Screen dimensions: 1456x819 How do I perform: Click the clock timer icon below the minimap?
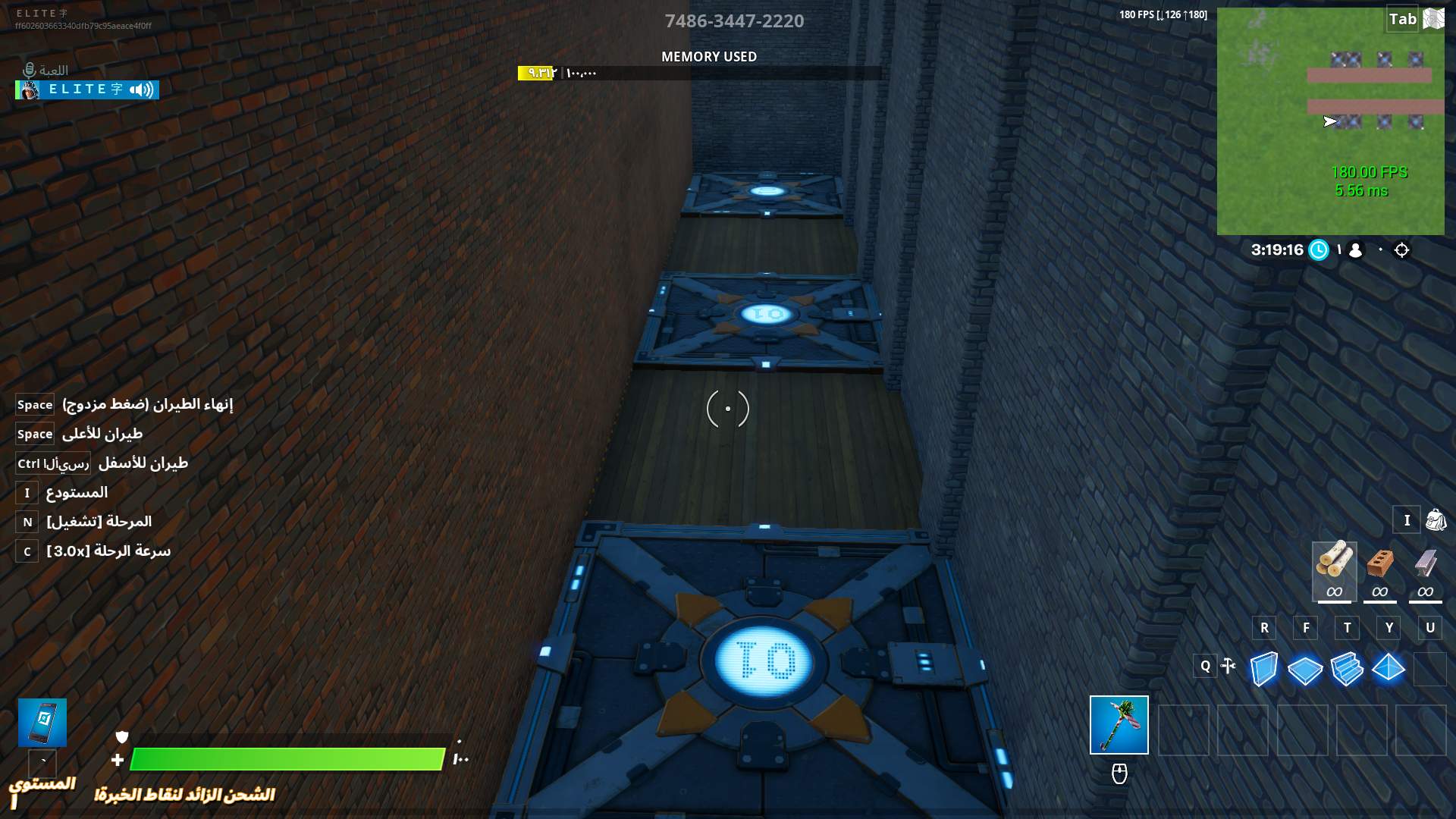point(1319,249)
